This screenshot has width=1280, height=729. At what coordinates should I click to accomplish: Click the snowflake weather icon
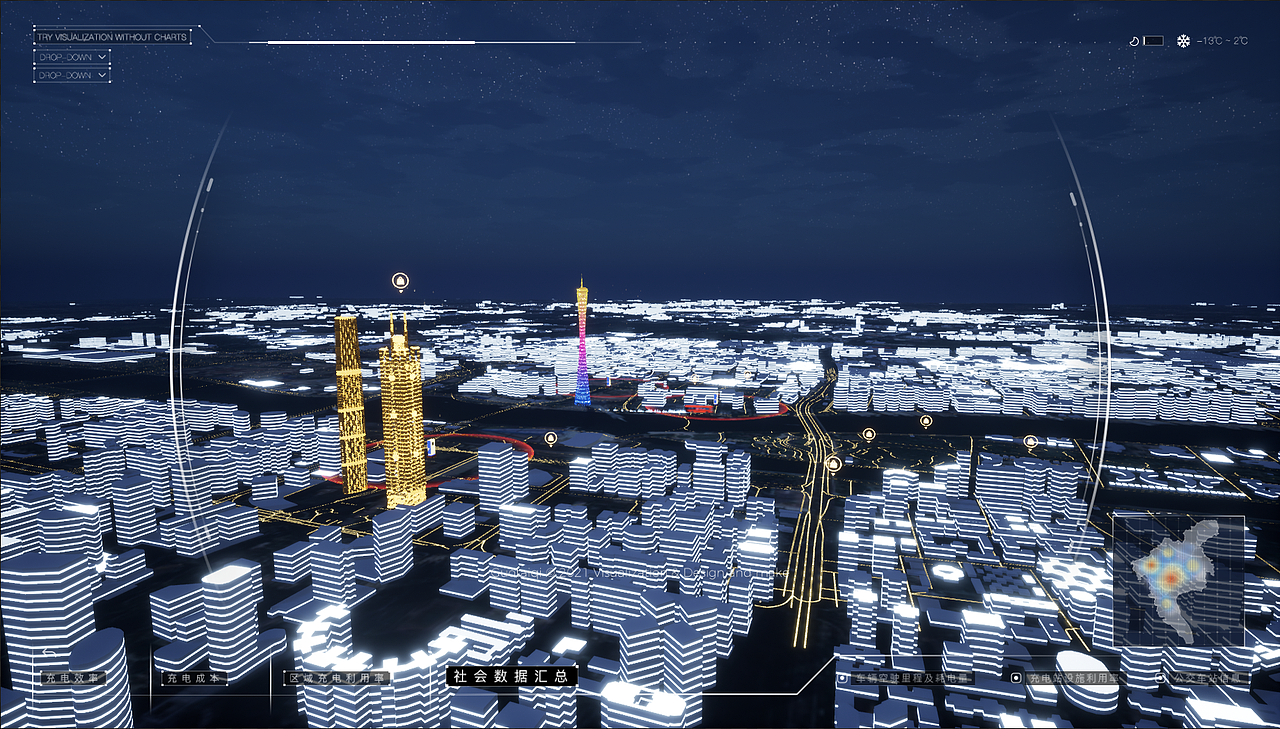(1182, 40)
